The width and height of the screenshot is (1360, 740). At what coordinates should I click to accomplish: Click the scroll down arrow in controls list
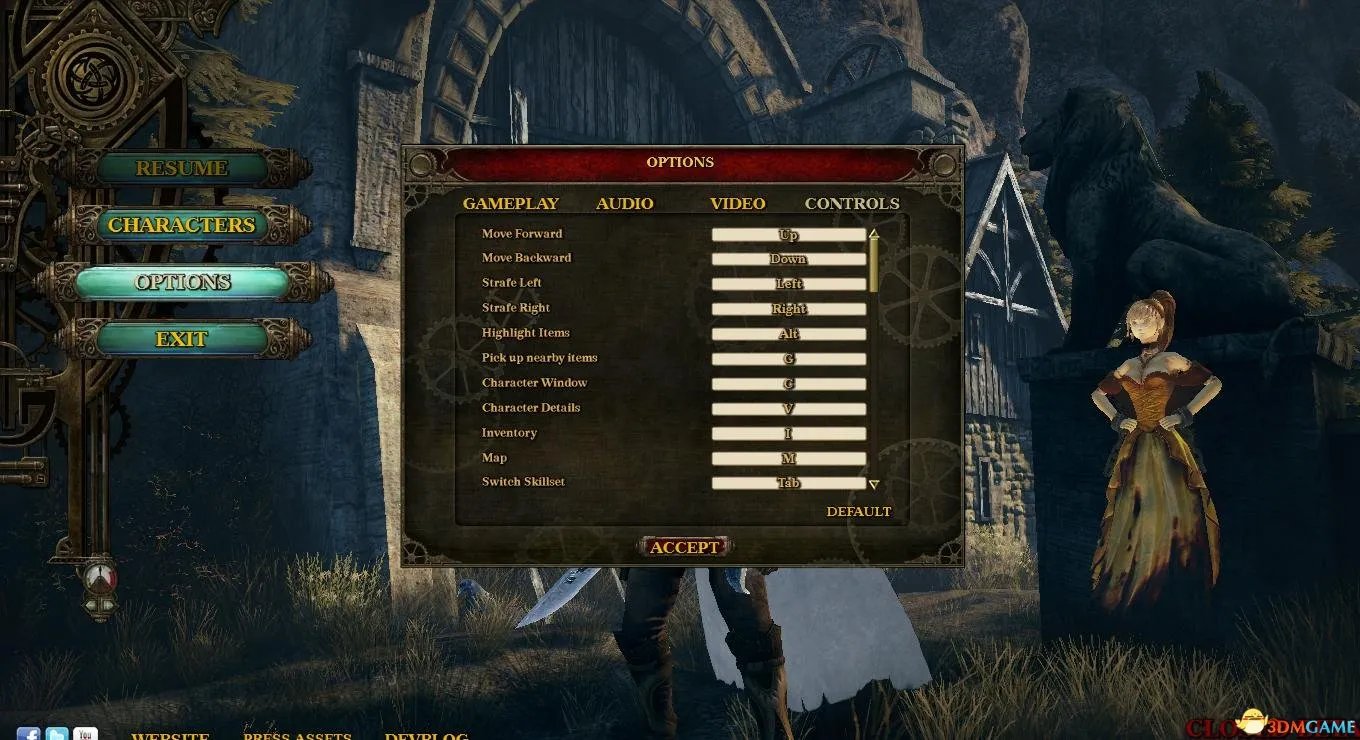(873, 485)
